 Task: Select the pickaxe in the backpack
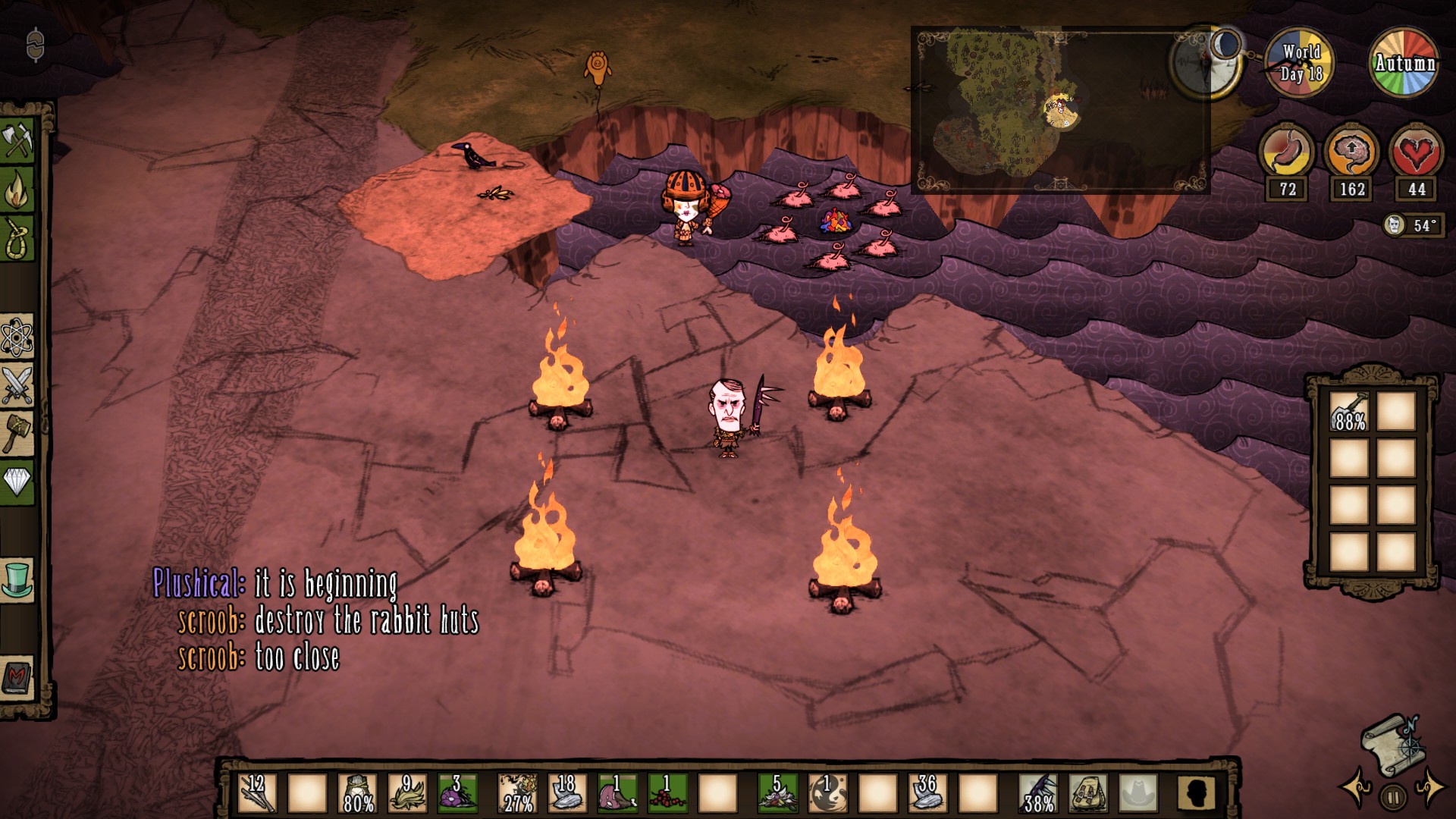pyautogui.click(x=1349, y=413)
